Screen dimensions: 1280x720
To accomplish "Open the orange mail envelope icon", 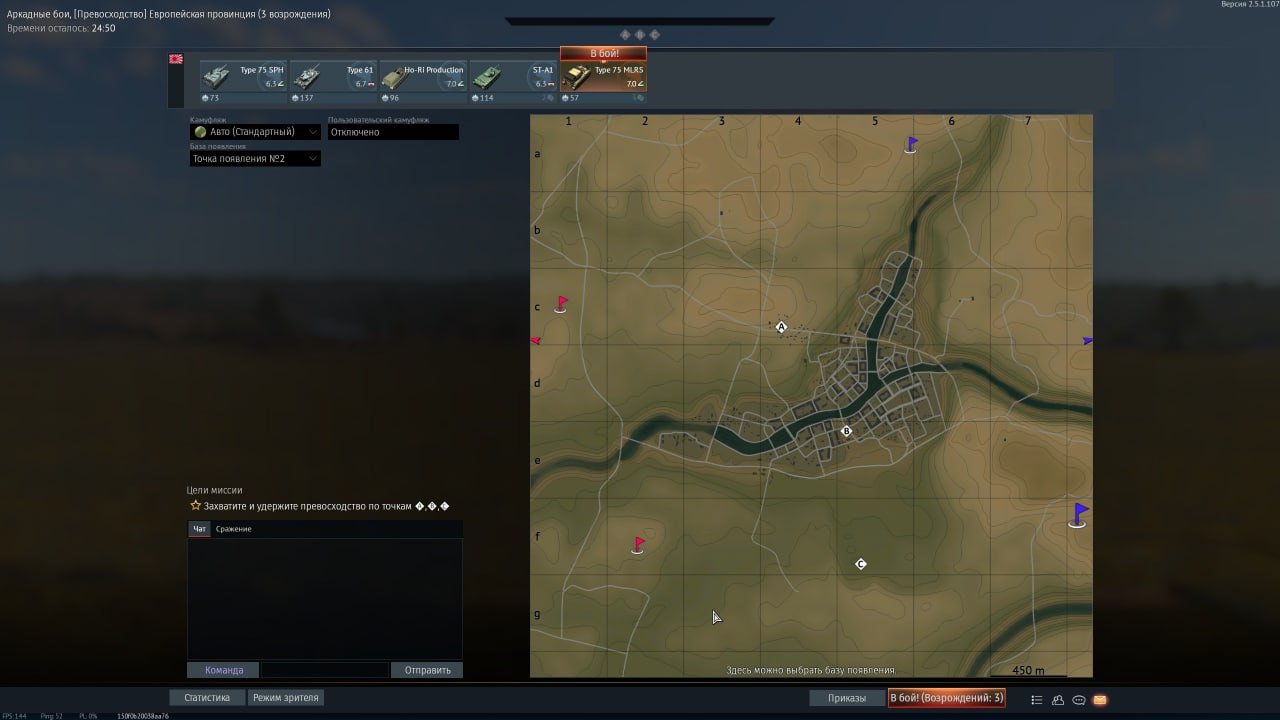I will [x=1100, y=700].
